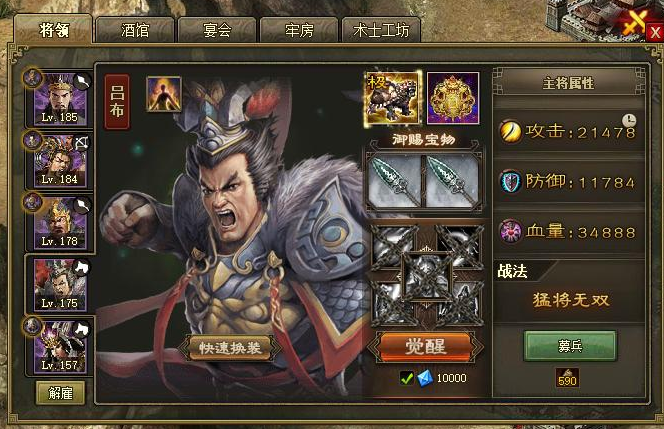Select the Lv. 185 general portrait
Viewport: 664px width, 429px height.
point(60,97)
